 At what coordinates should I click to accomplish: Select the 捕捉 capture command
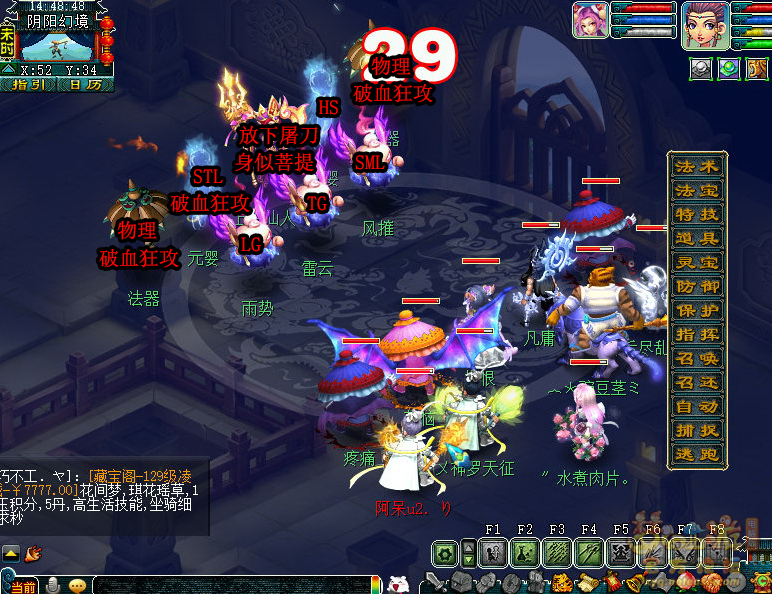pyautogui.click(x=696, y=430)
